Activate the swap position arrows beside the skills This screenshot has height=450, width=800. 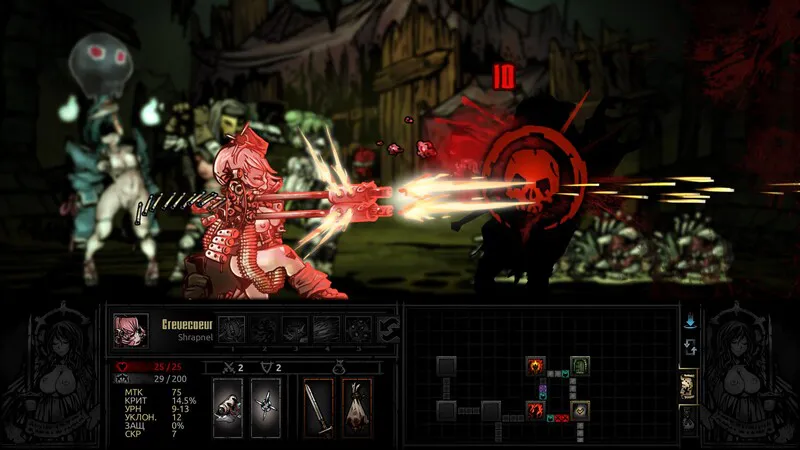click(x=388, y=328)
